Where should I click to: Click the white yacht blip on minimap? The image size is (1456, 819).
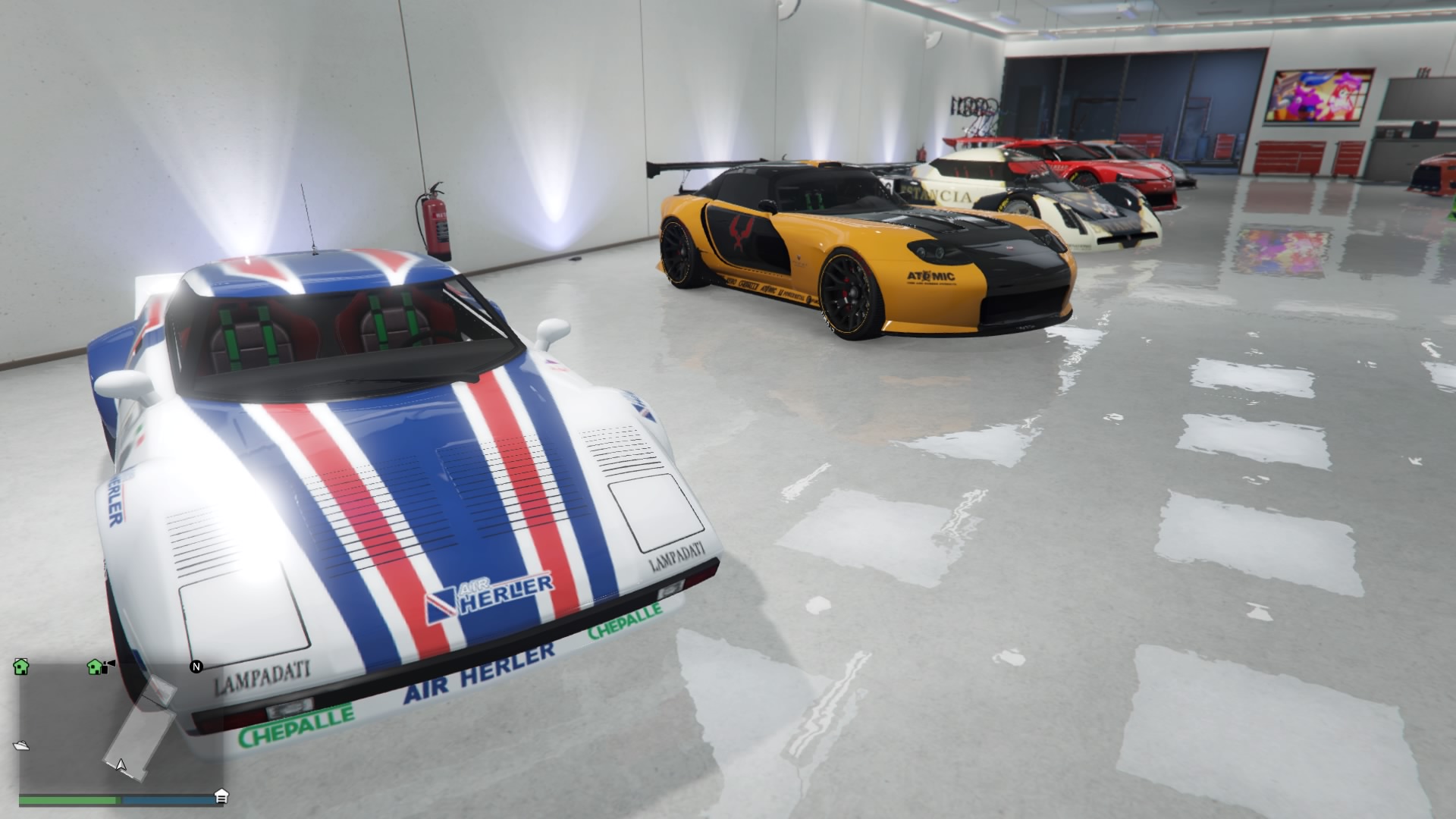21,745
